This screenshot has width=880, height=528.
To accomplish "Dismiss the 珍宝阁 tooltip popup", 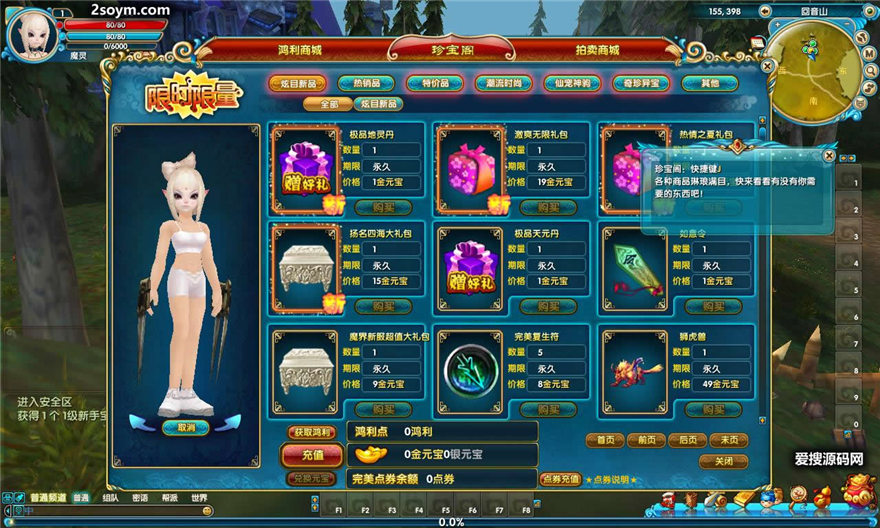I will tap(829, 155).
